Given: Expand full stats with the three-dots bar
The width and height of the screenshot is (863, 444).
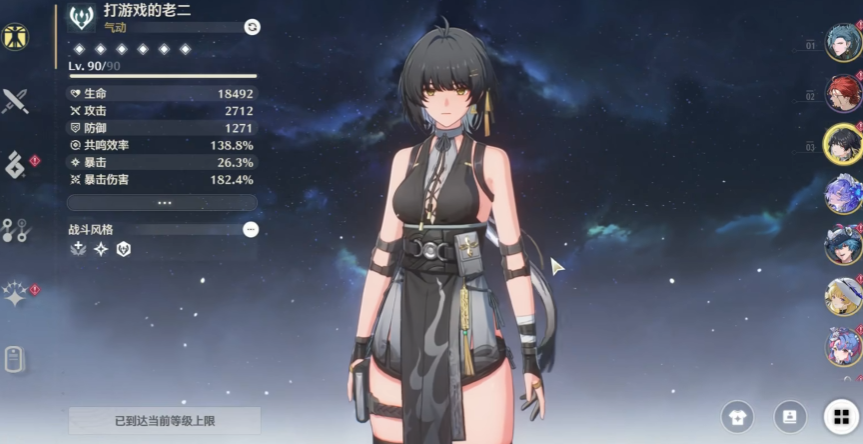Looking at the screenshot, I should click(163, 202).
